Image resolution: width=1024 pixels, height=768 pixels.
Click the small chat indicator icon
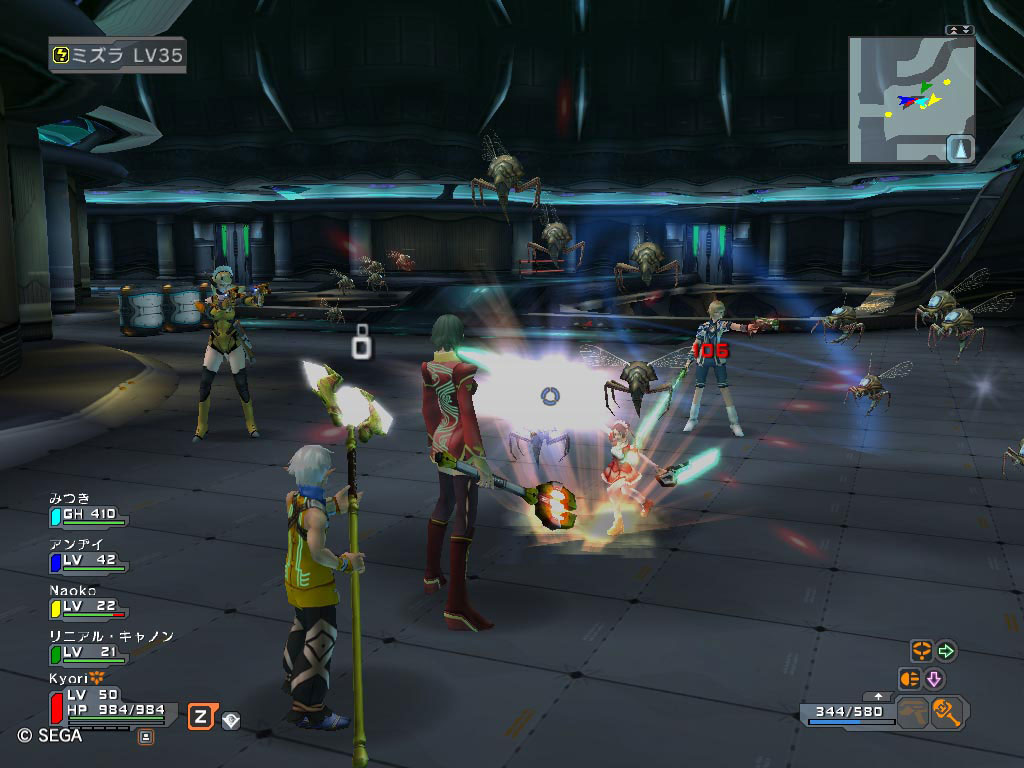pyautogui.click(x=146, y=737)
